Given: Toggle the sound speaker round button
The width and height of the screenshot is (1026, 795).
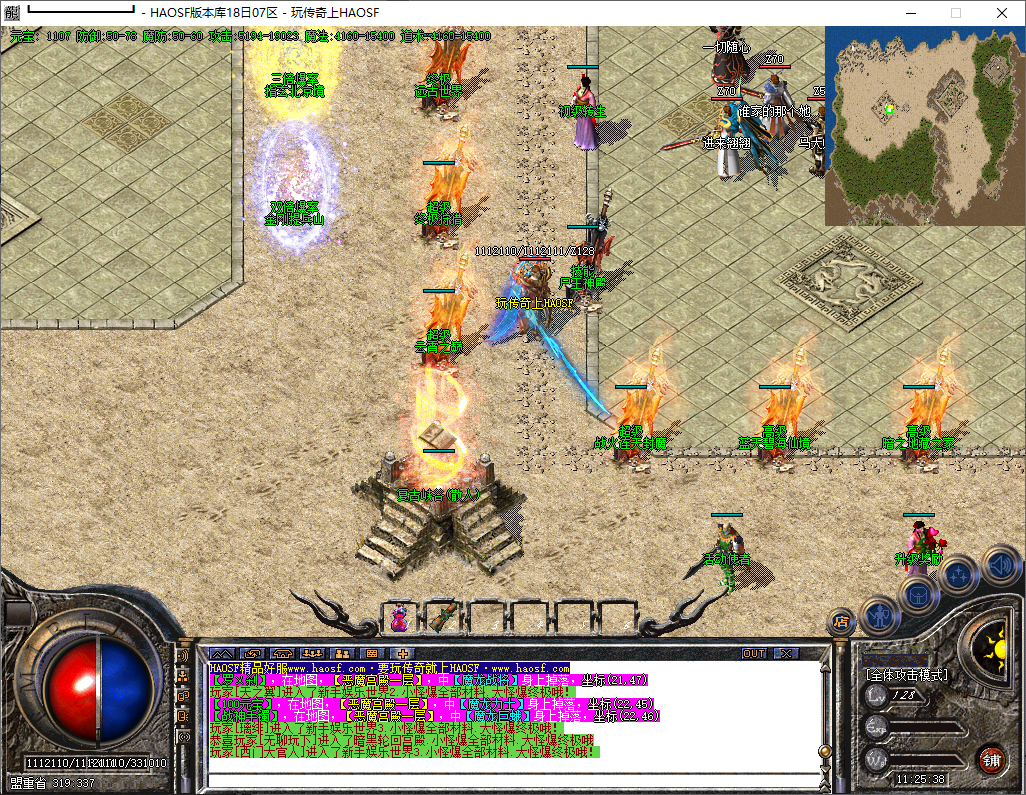Looking at the screenshot, I should click(x=999, y=564).
